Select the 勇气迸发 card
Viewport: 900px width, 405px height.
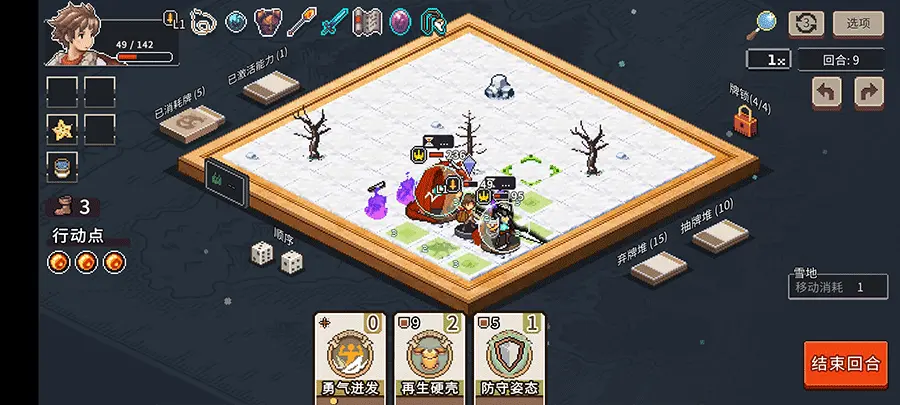(x=348, y=357)
